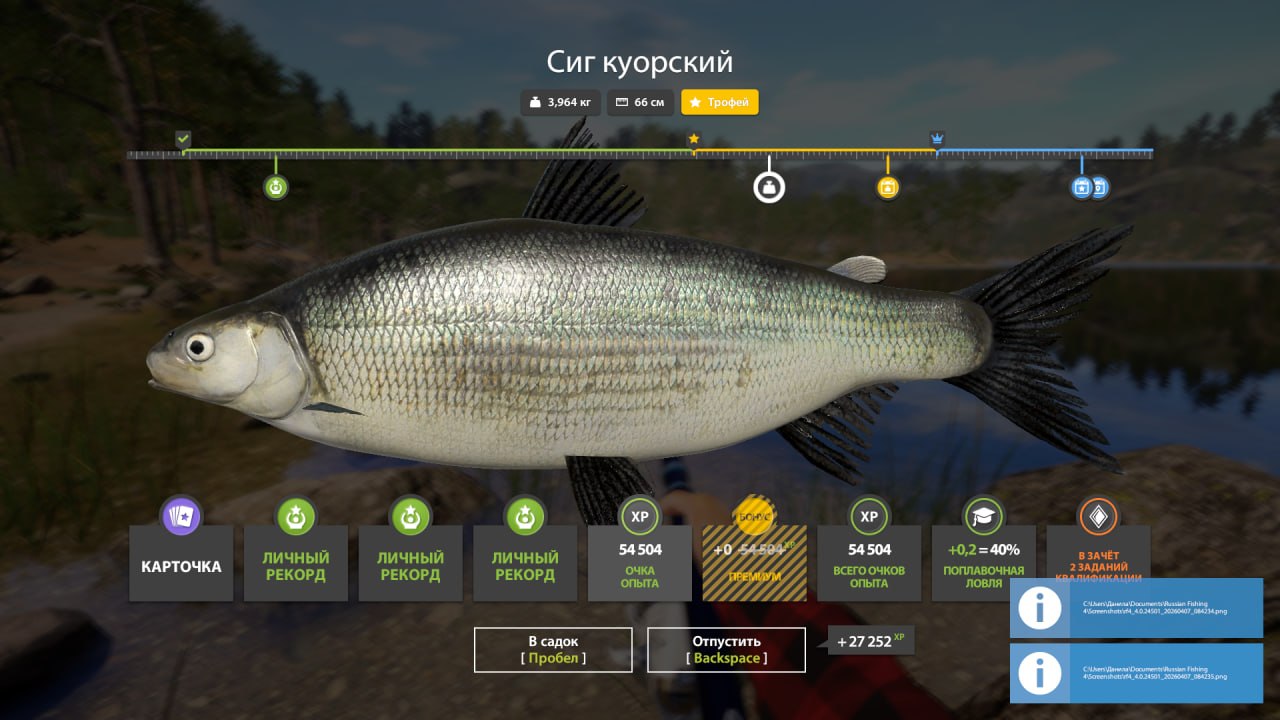Click the orange diamond qualification icon

tap(1097, 516)
